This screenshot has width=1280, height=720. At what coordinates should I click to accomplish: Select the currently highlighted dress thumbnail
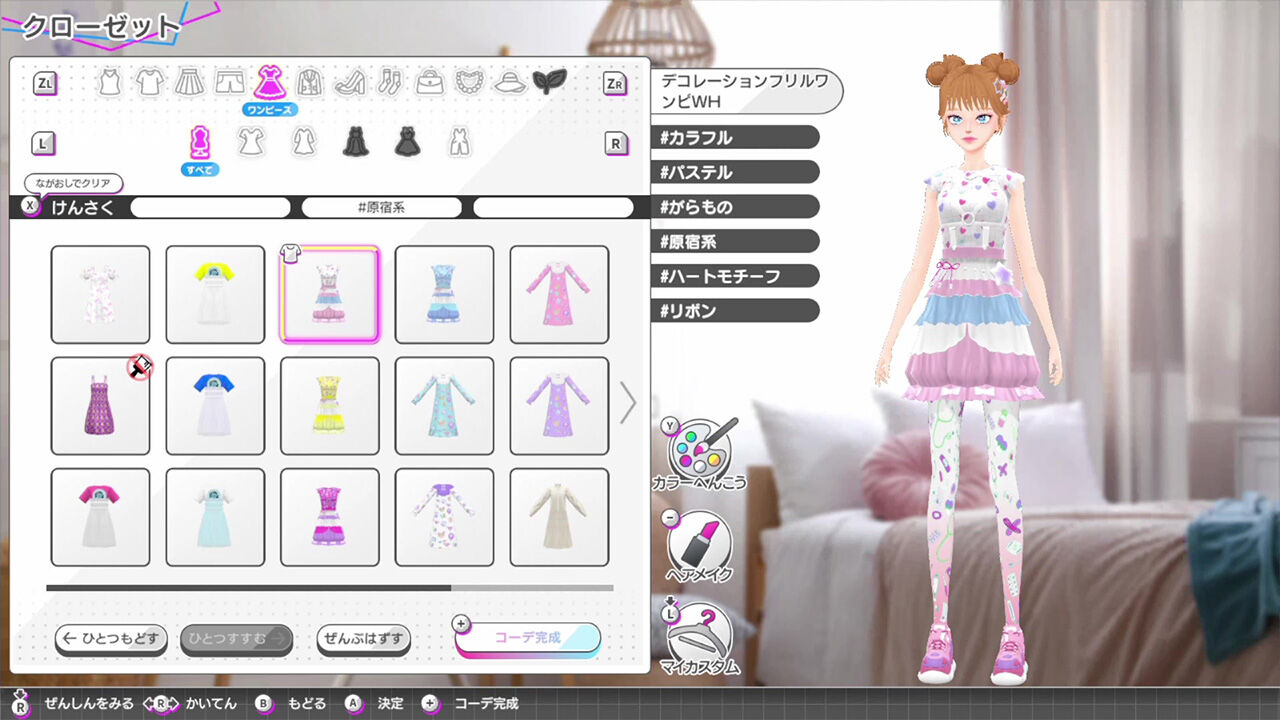[329, 292]
